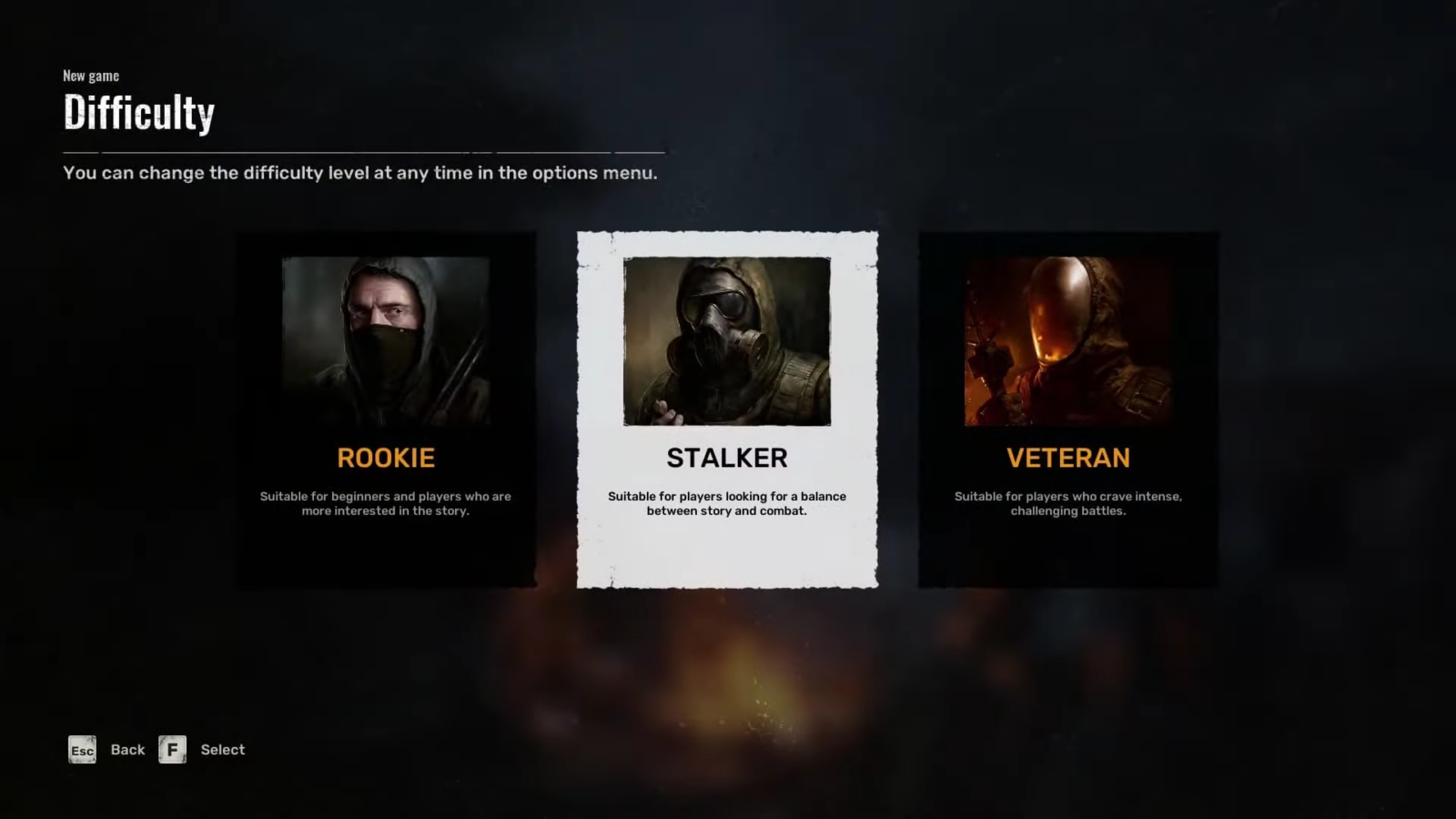Select the Veteran burning helmet portrait
The height and width of the screenshot is (819, 1456).
pos(1067,341)
